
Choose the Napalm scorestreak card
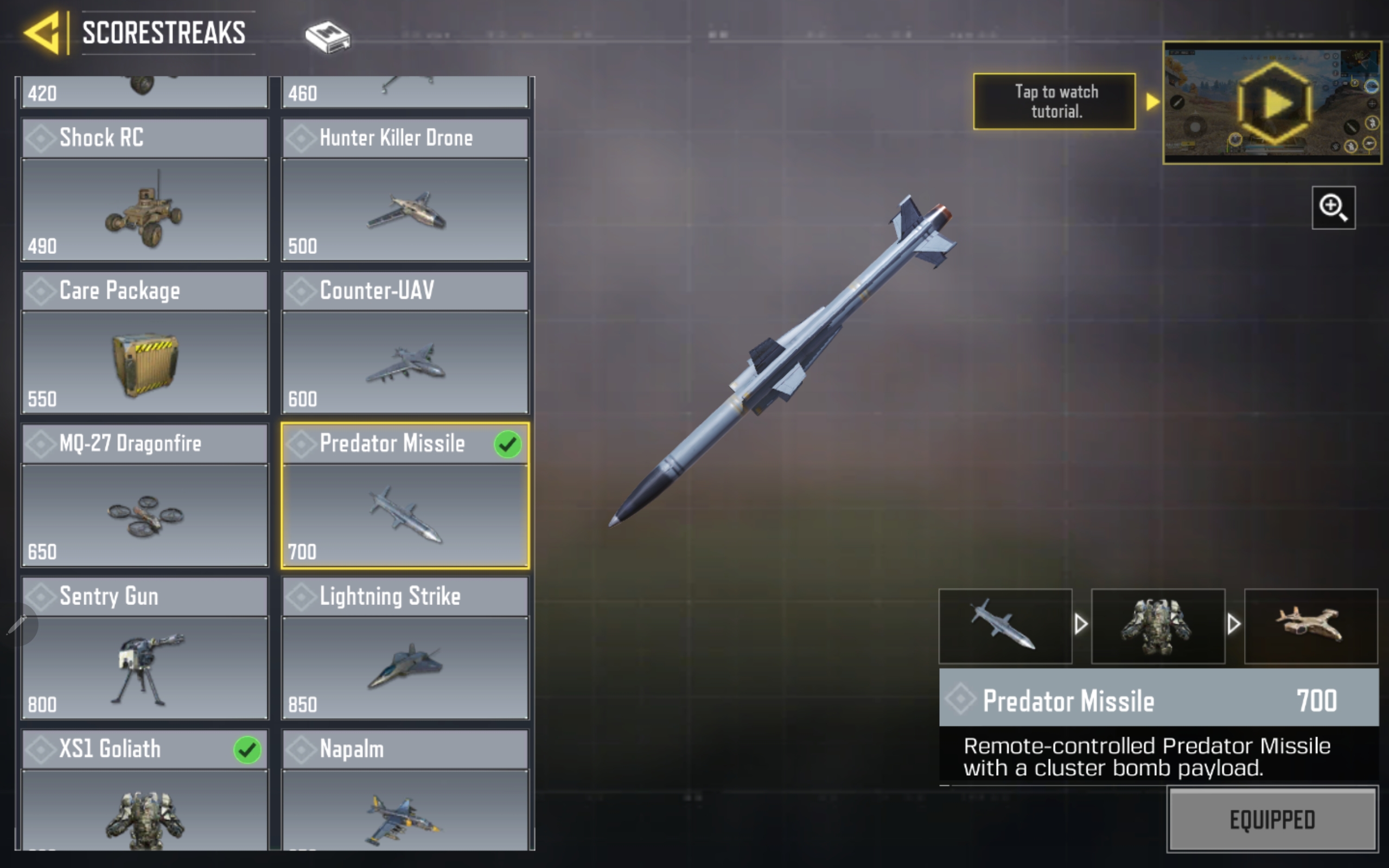click(405, 789)
